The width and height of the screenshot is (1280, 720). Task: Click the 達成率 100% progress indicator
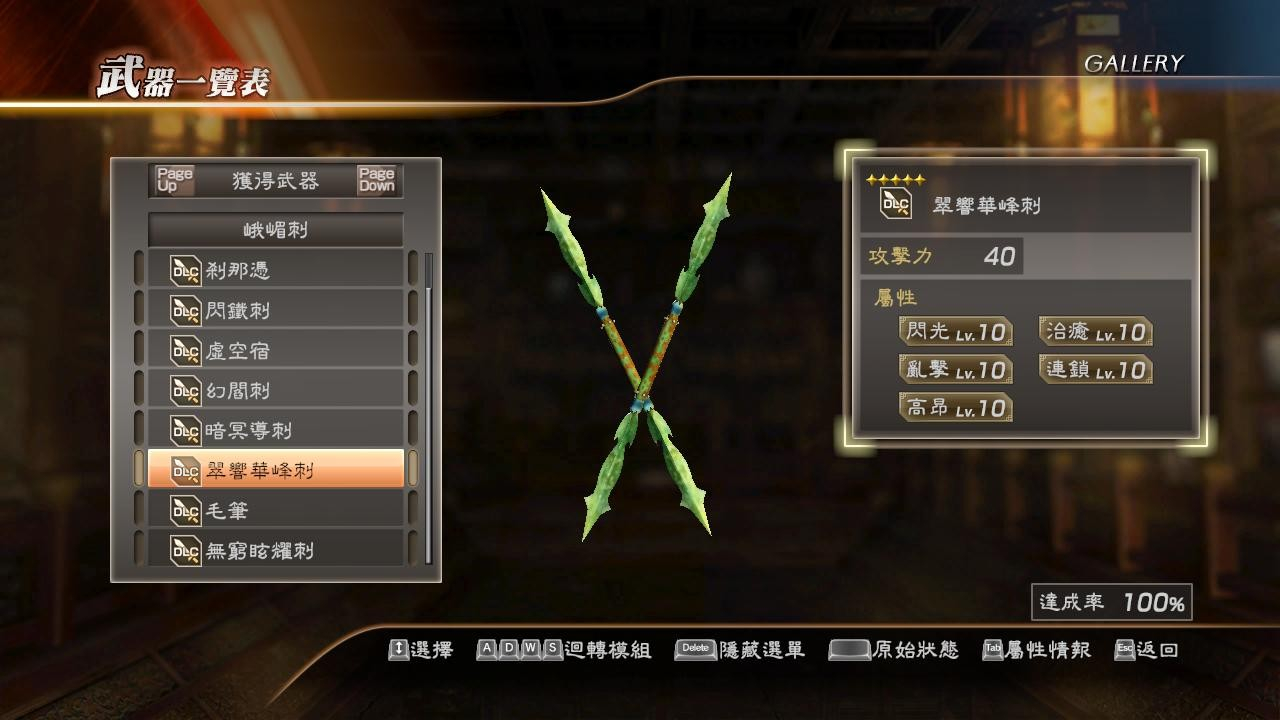[x=1110, y=601]
